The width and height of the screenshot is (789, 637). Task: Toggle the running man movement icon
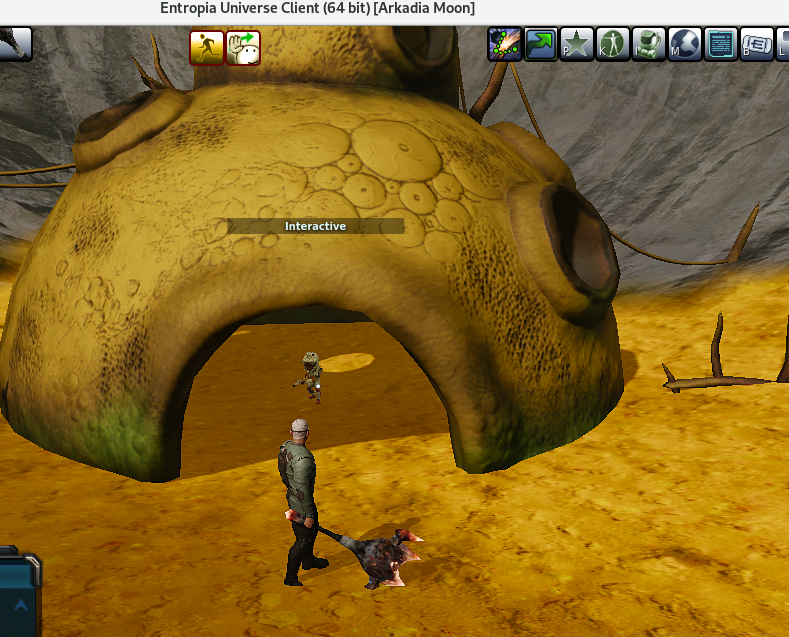pyautogui.click(x=207, y=47)
